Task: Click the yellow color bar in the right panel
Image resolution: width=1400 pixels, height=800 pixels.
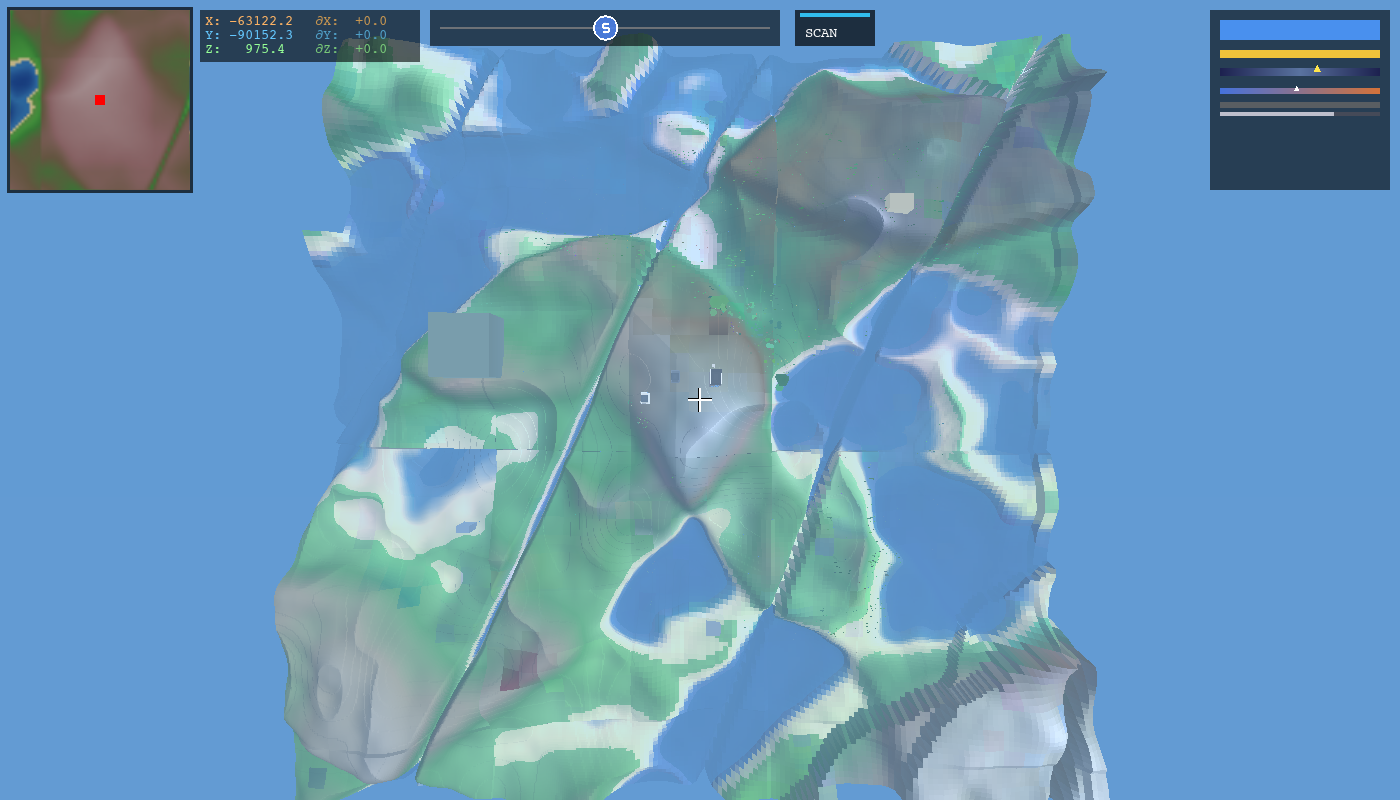Action: click(x=1298, y=52)
